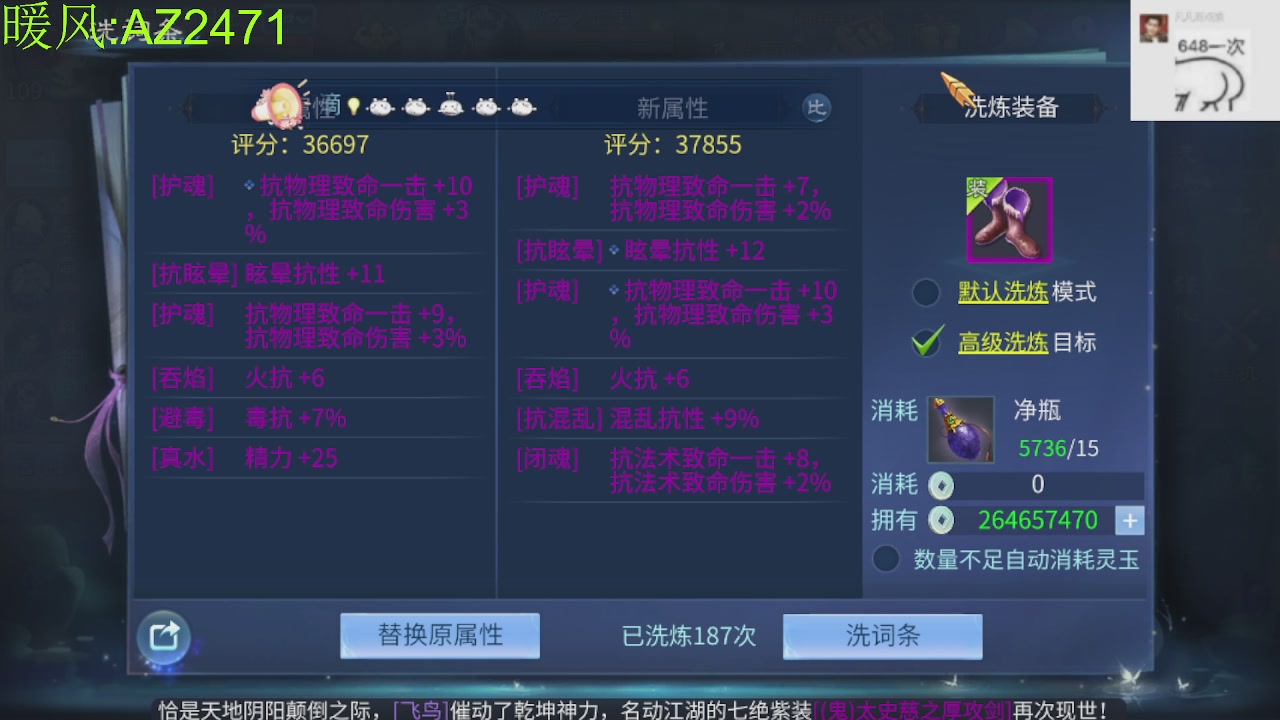This screenshot has height=720, width=1280.
Task: Click the 比 comparison icon beside 新属性
Action: [816, 107]
